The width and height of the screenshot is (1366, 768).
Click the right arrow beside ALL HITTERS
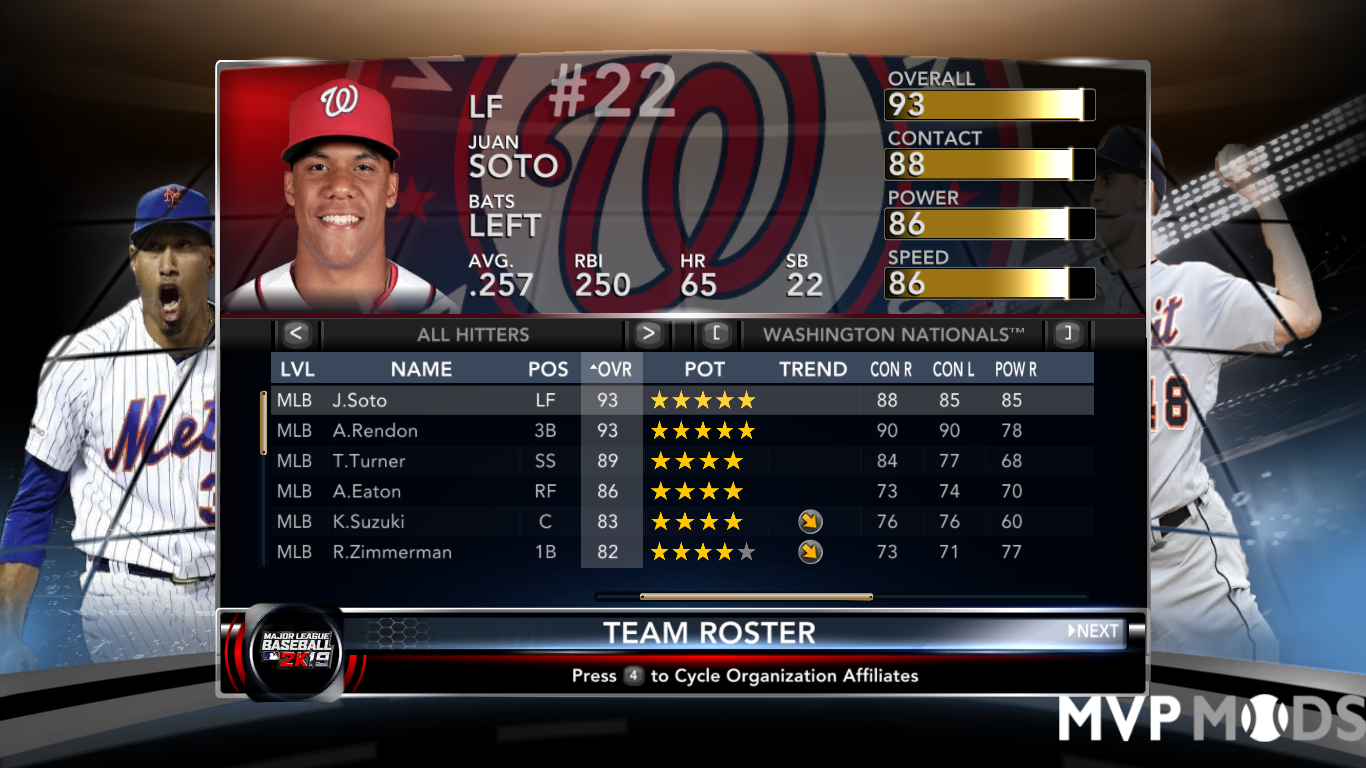point(648,334)
